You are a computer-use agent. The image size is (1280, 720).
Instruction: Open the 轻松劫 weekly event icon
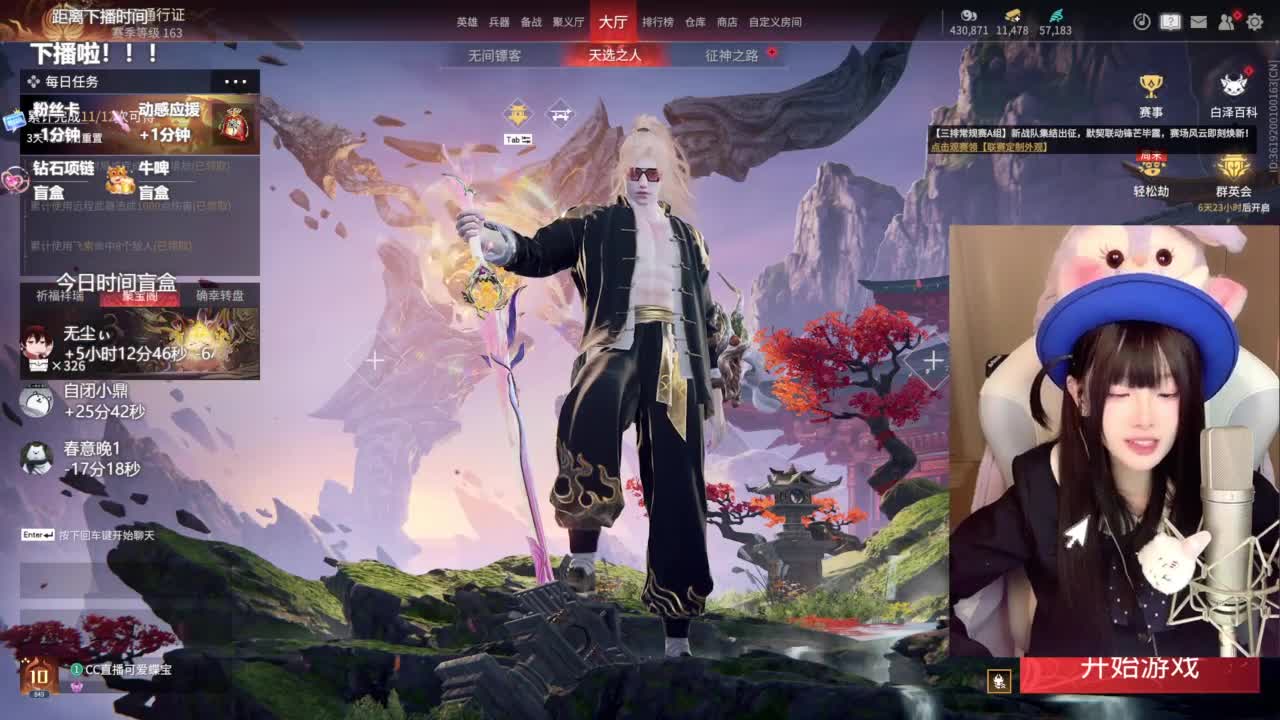point(1153,167)
